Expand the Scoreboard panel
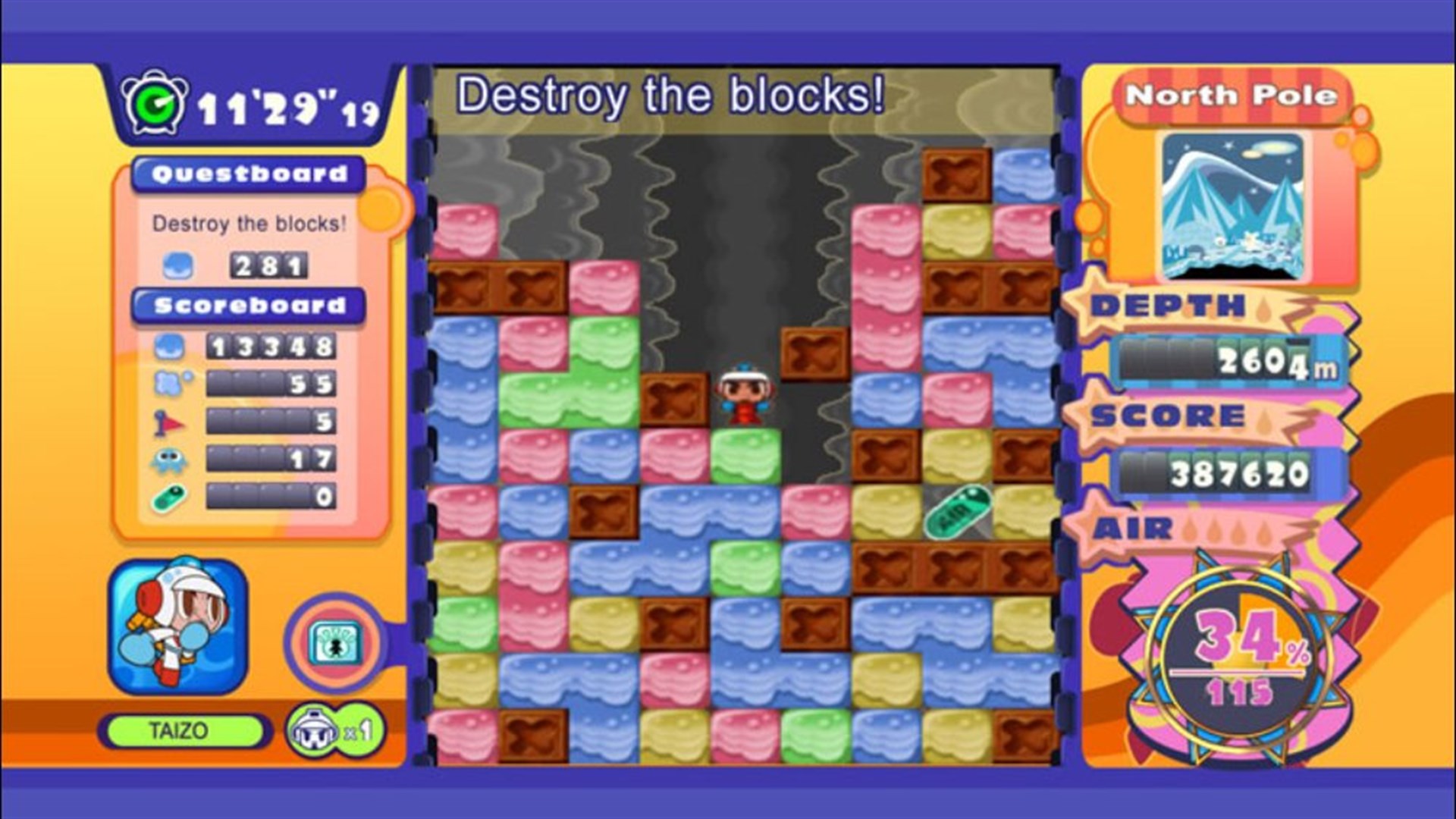Image resolution: width=1456 pixels, height=819 pixels. coord(250,307)
